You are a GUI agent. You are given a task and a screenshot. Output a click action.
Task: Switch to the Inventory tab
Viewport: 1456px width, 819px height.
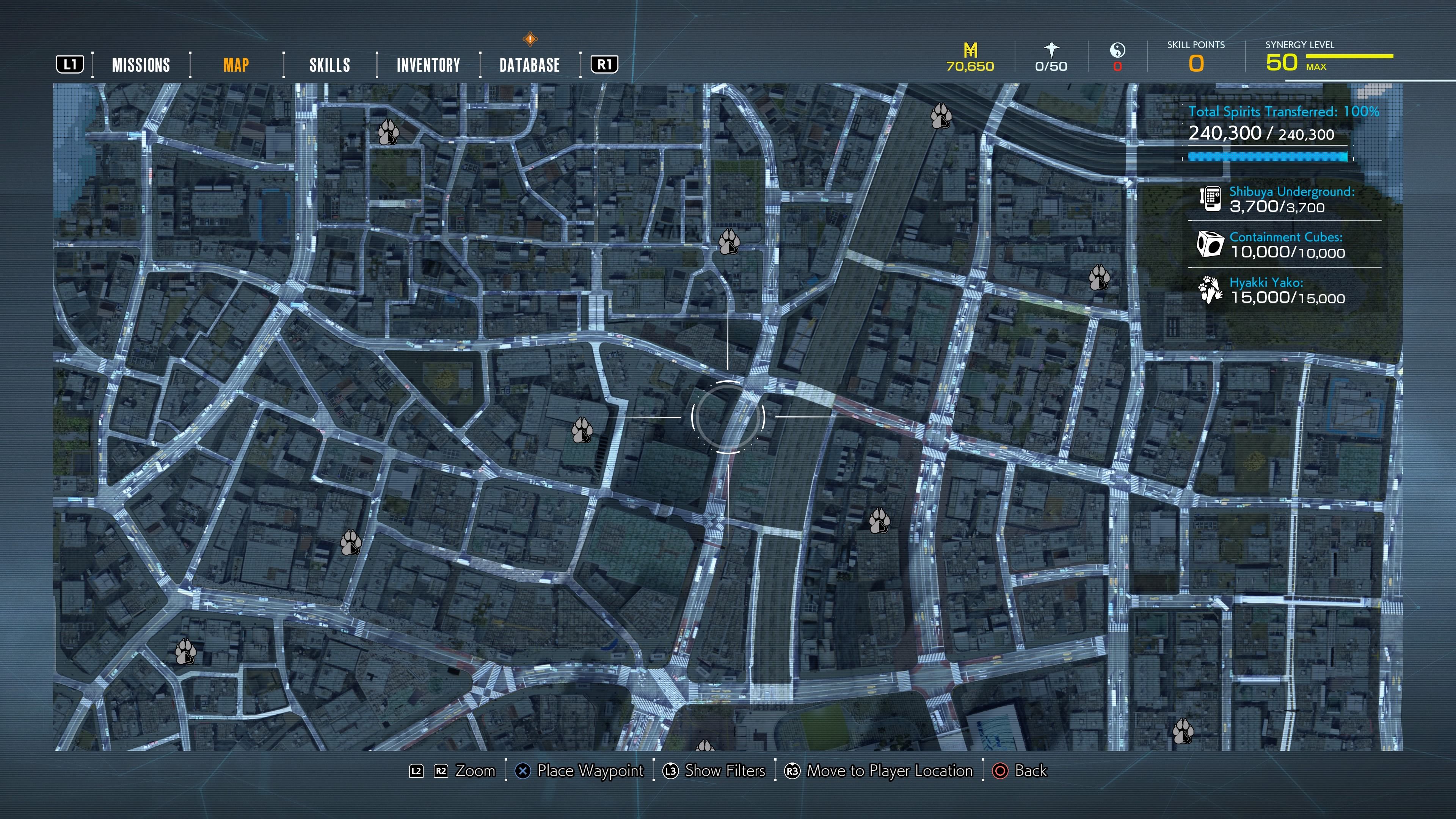(428, 65)
